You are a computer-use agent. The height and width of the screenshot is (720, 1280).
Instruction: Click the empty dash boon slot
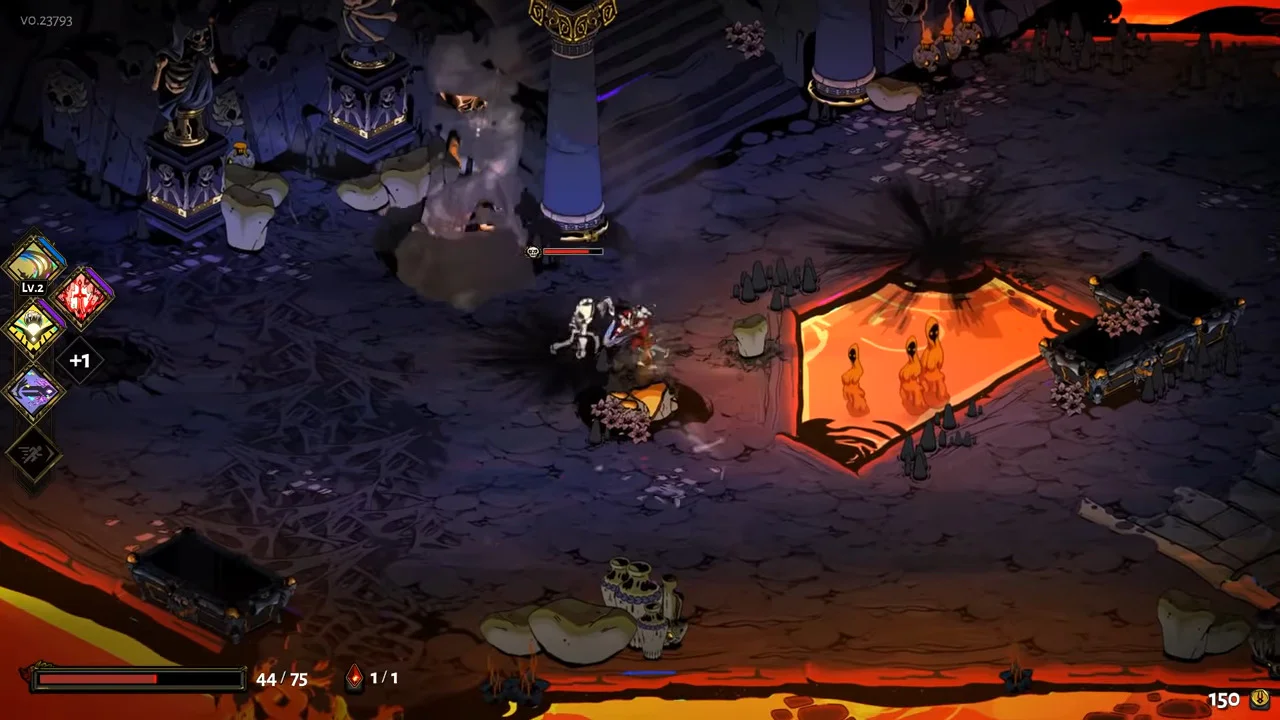point(35,455)
